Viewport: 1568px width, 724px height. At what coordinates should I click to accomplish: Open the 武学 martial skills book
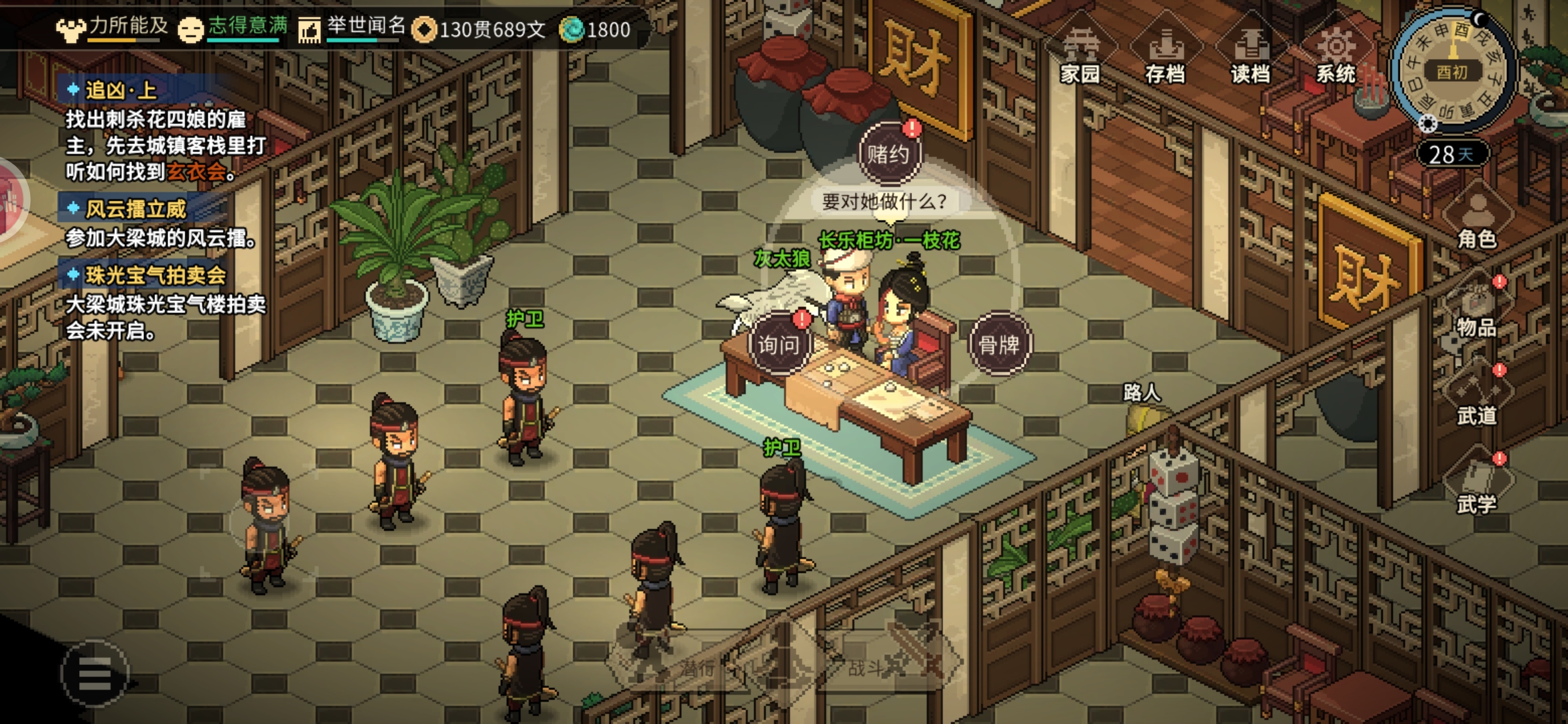click(1477, 485)
